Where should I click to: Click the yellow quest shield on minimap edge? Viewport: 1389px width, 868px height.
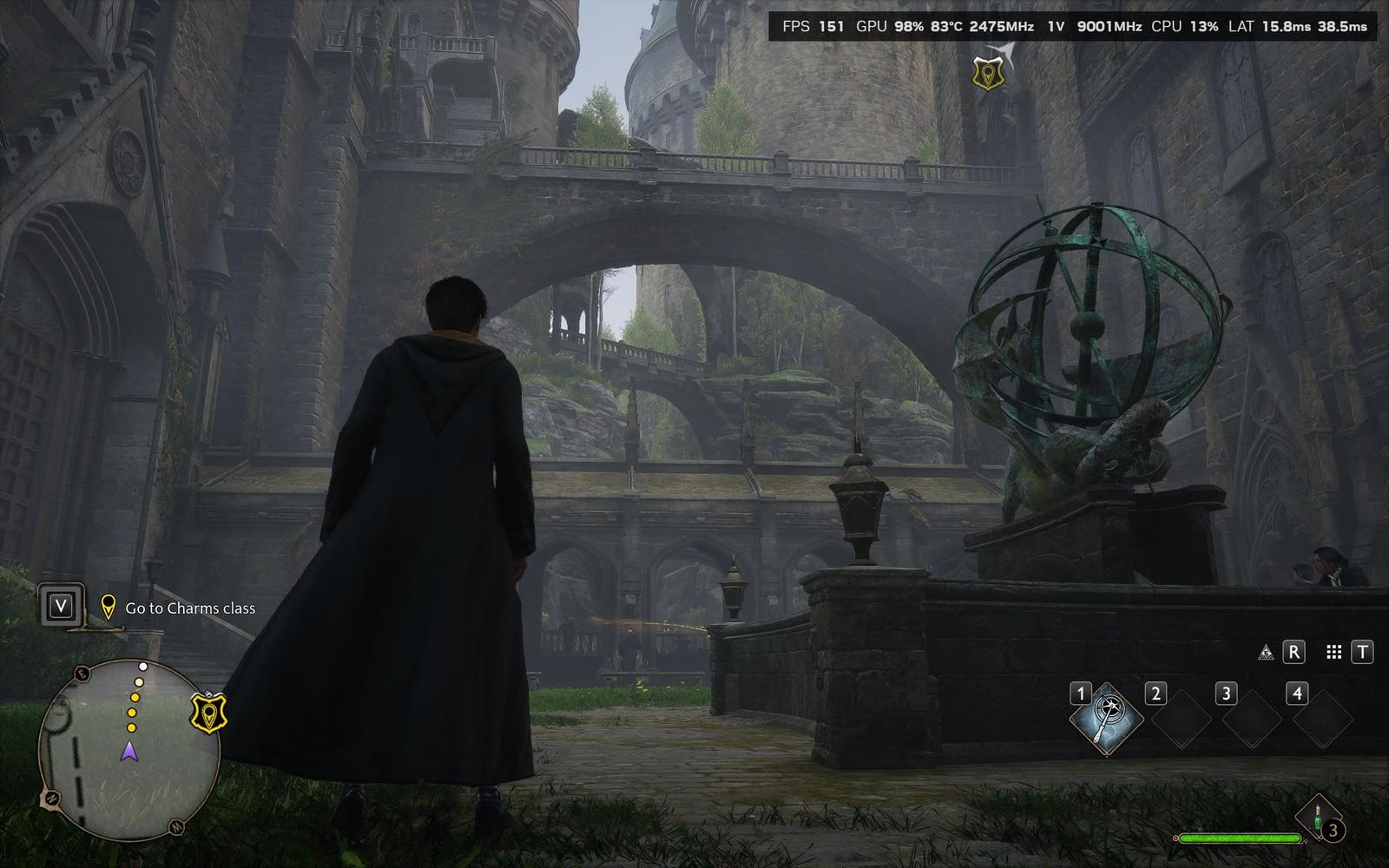tap(208, 713)
